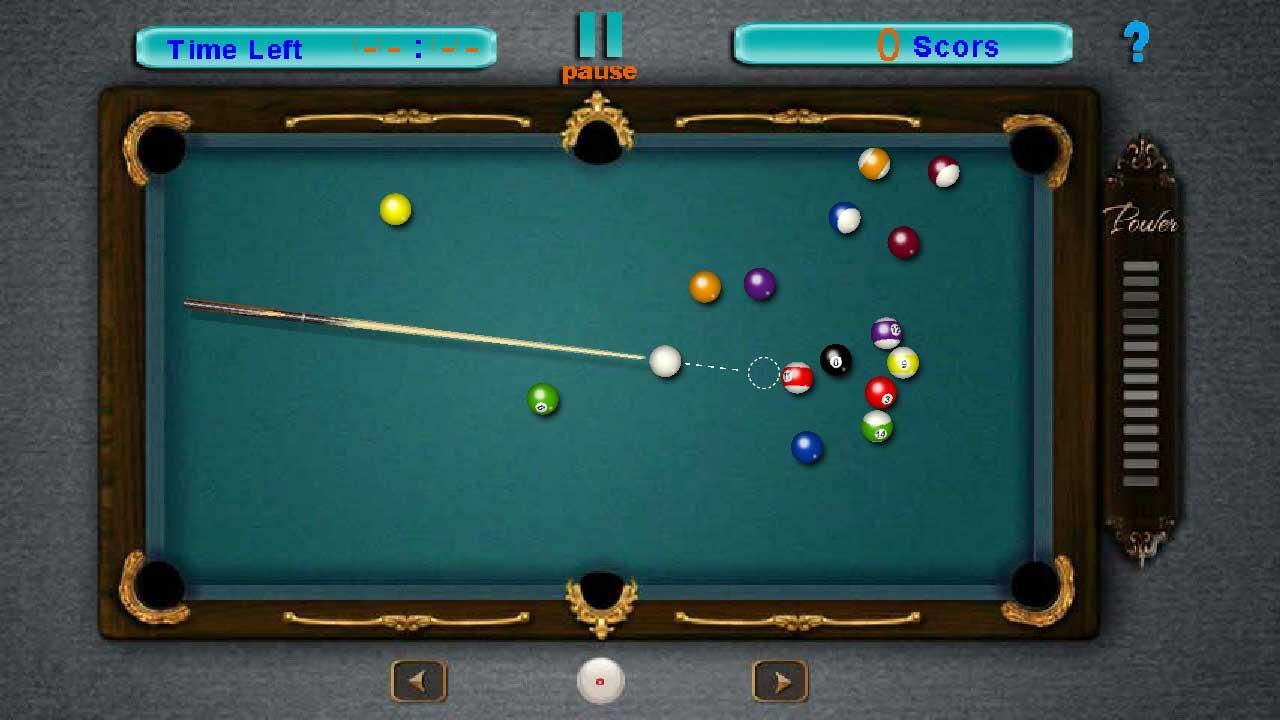This screenshot has height=720, width=1280.
Task: Click the Time Left display panel
Action: pyautogui.click(x=315, y=45)
